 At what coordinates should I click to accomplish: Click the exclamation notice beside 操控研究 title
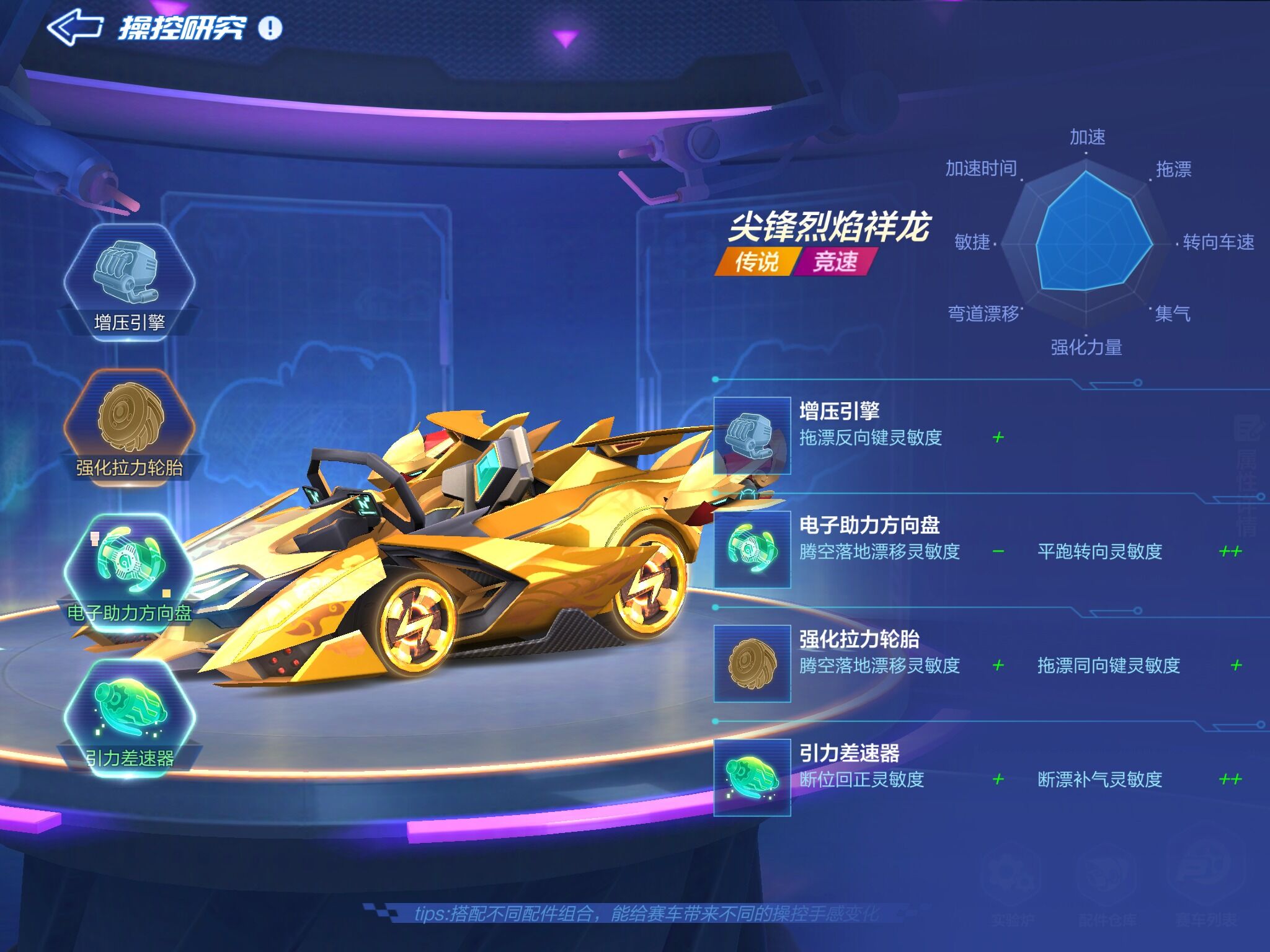[269, 28]
